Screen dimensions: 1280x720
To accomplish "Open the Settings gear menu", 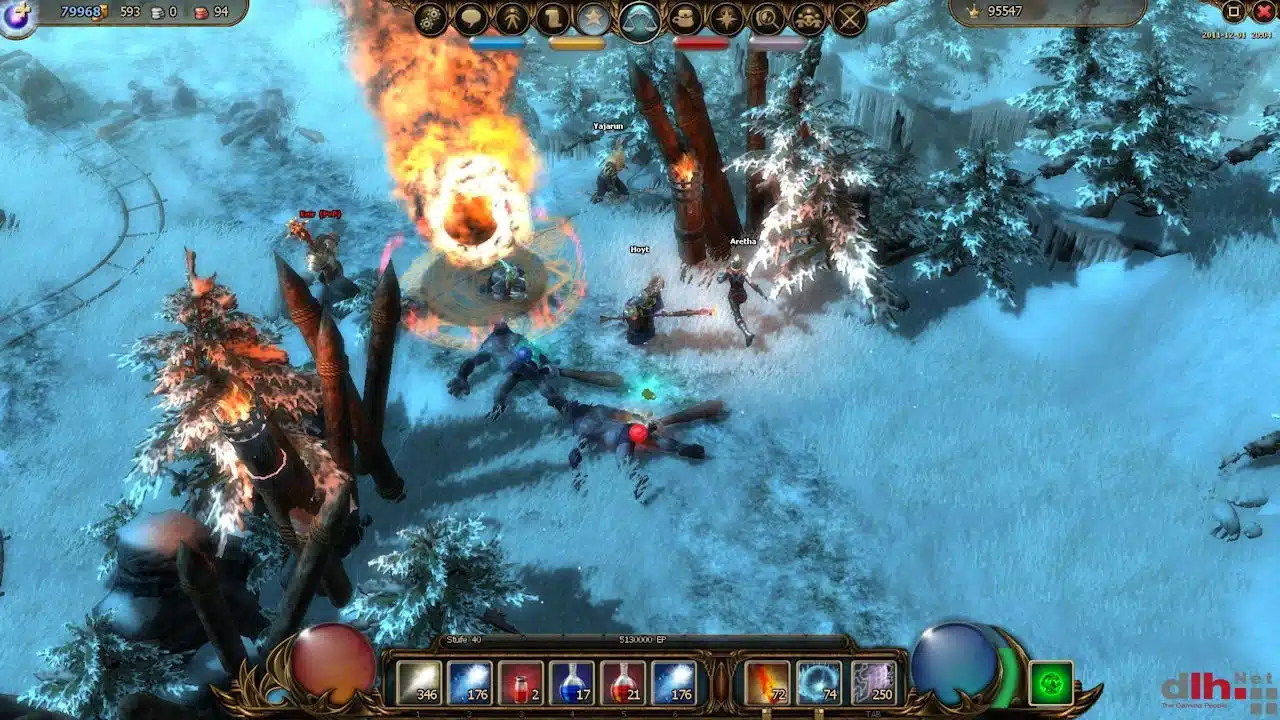I will click(x=429, y=17).
